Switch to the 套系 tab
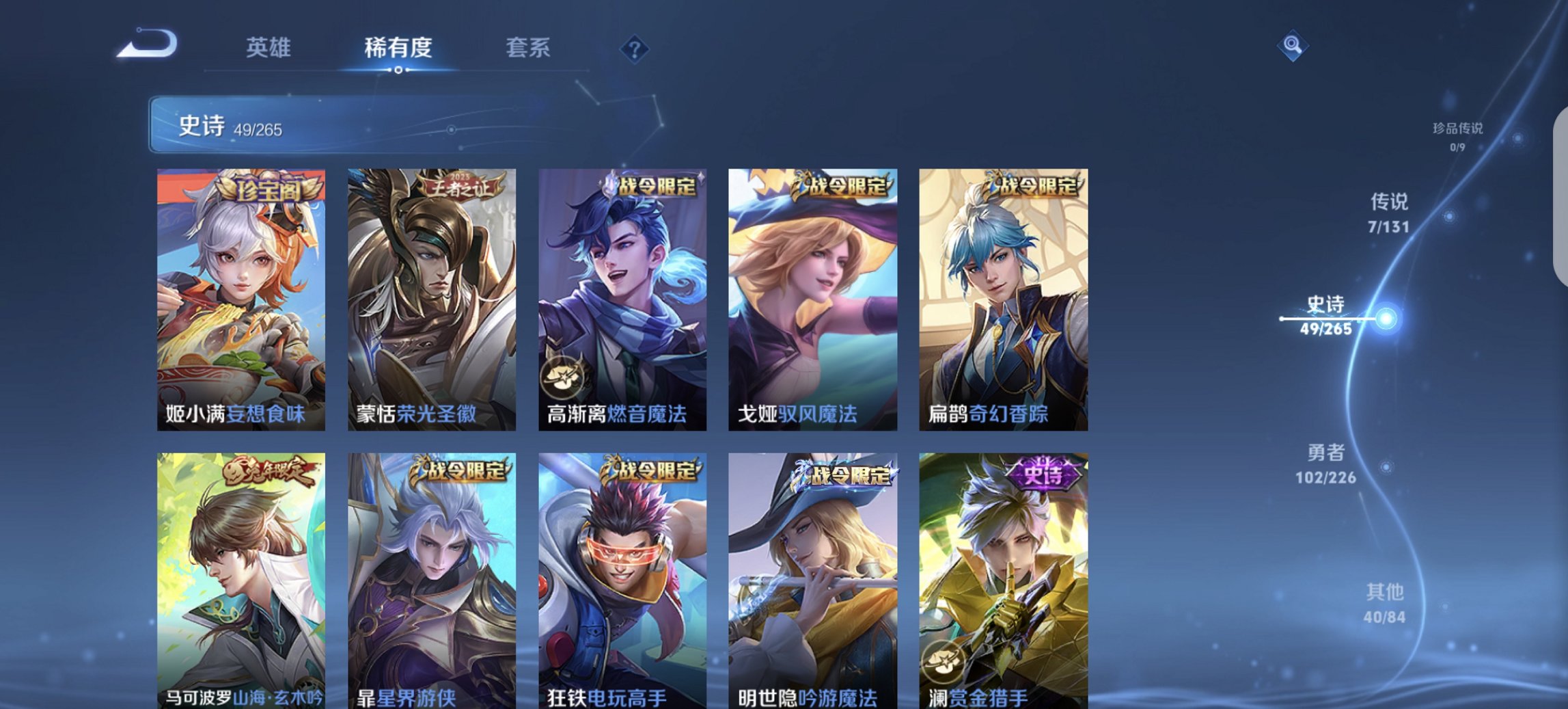The width and height of the screenshot is (1568, 709). click(529, 47)
